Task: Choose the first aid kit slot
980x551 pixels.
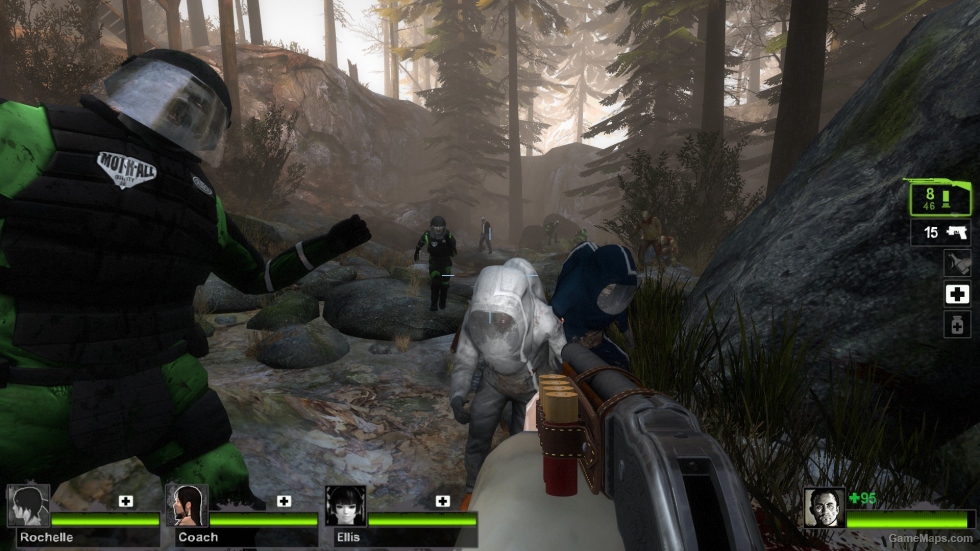Action: click(x=956, y=294)
